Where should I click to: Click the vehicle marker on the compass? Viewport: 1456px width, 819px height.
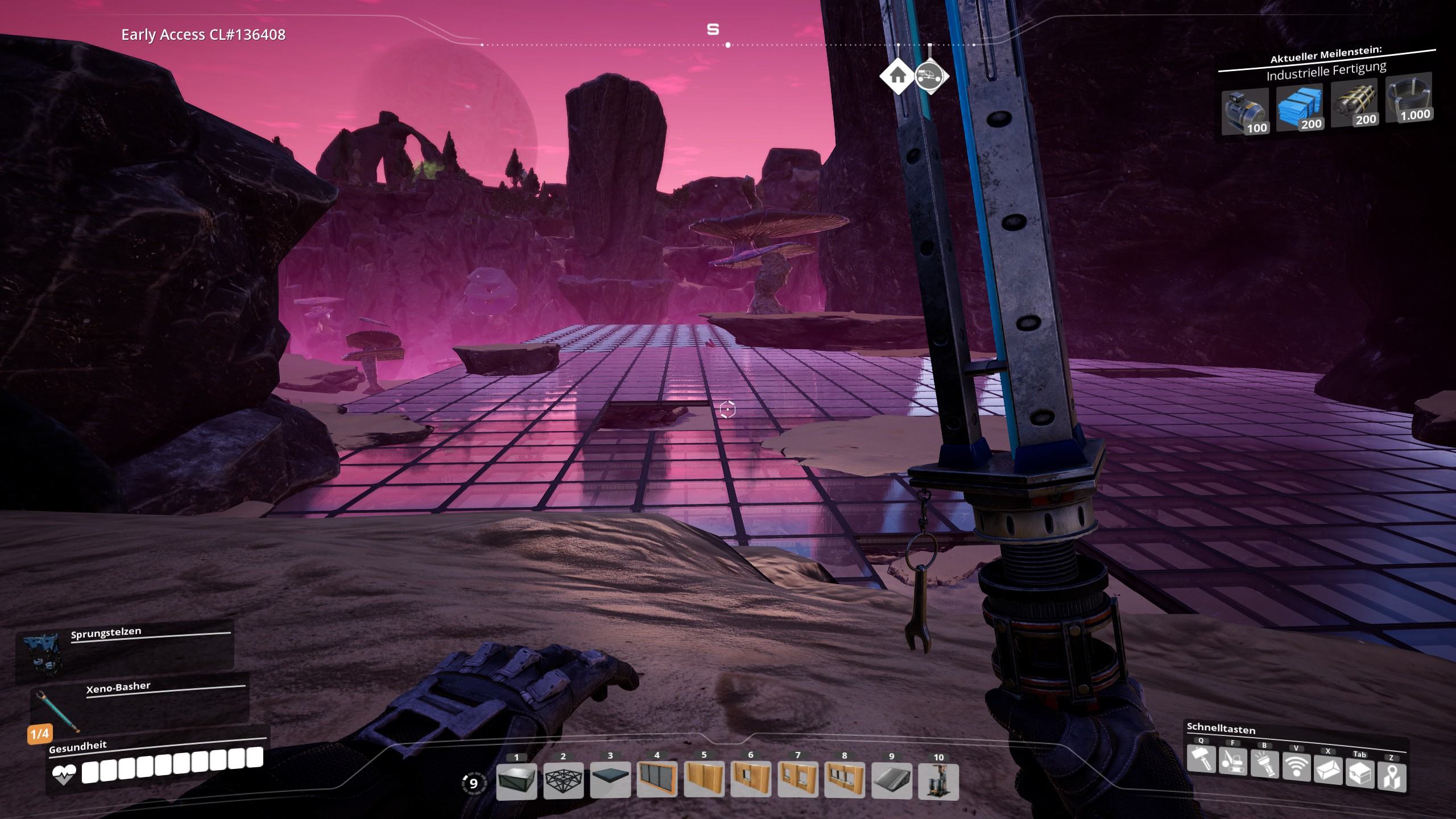point(931,75)
